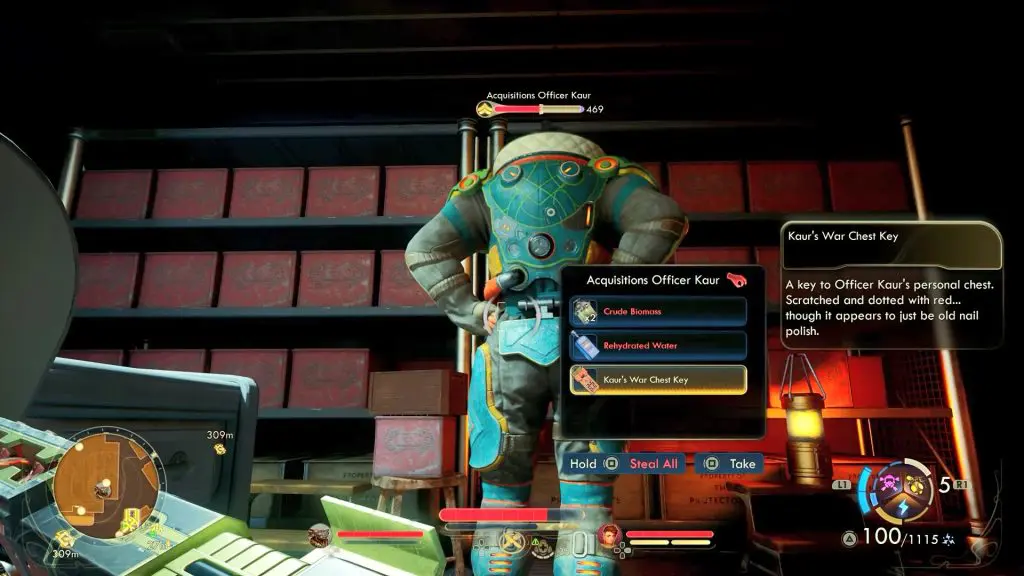1024x576 pixels.
Task: Select the left companion portrait
Action: 321,535
